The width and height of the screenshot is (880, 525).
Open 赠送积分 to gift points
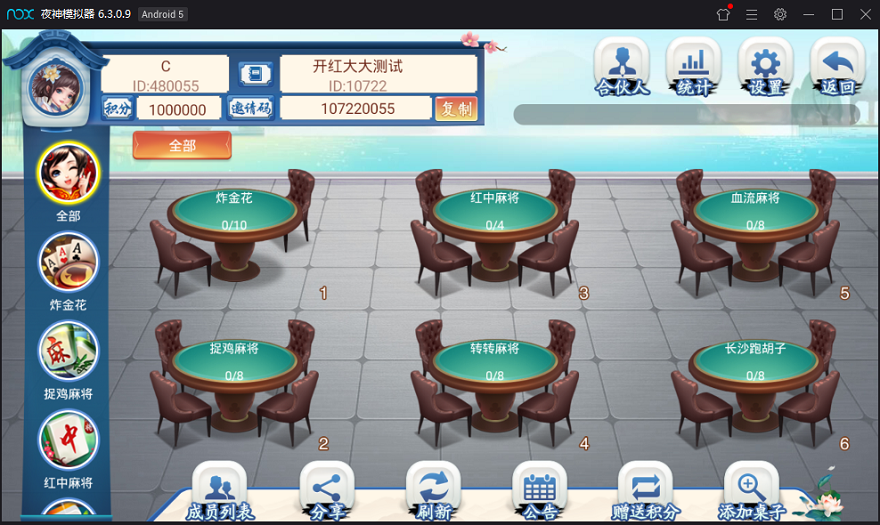click(645, 491)
